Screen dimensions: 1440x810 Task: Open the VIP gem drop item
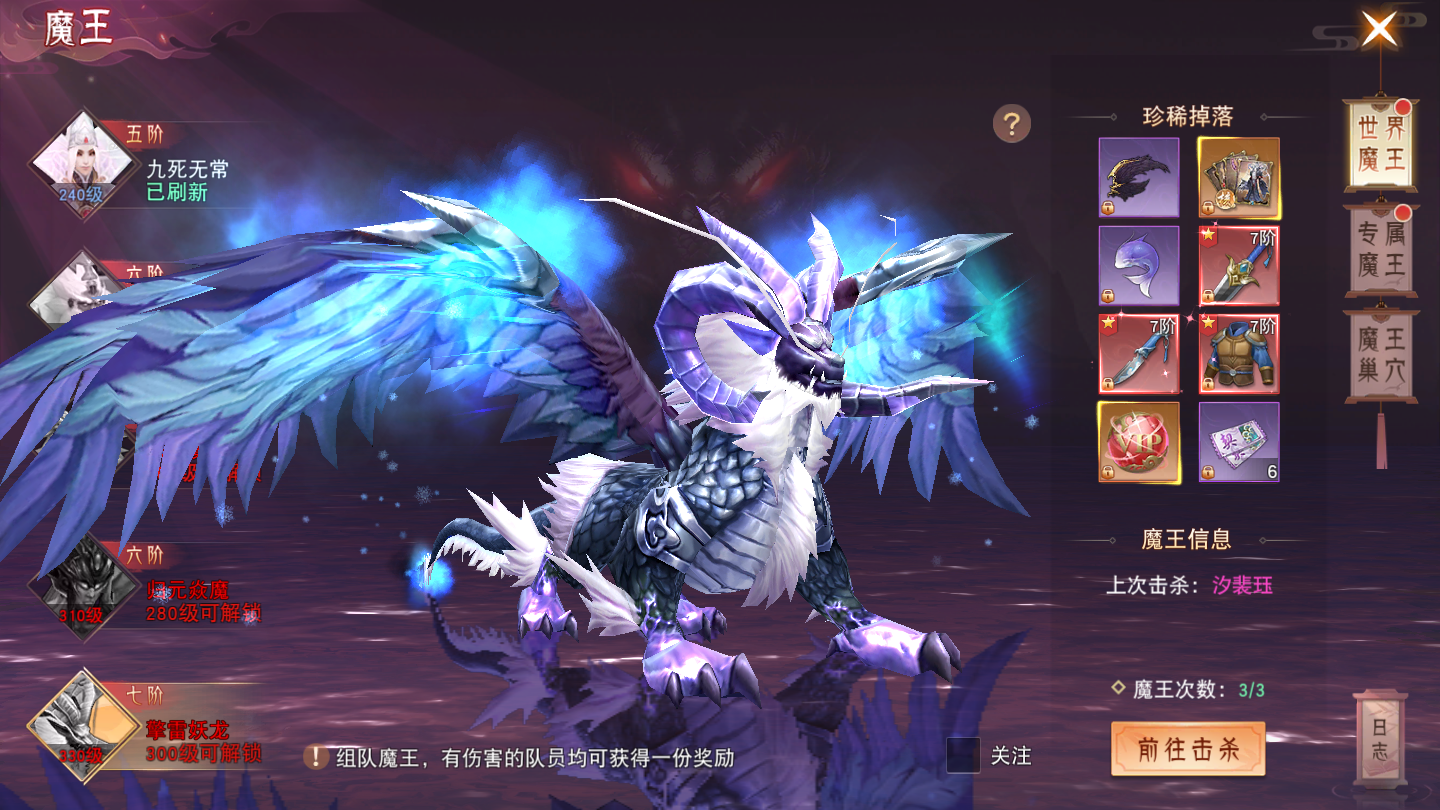pyautogui.click(x=1140, y=442)
